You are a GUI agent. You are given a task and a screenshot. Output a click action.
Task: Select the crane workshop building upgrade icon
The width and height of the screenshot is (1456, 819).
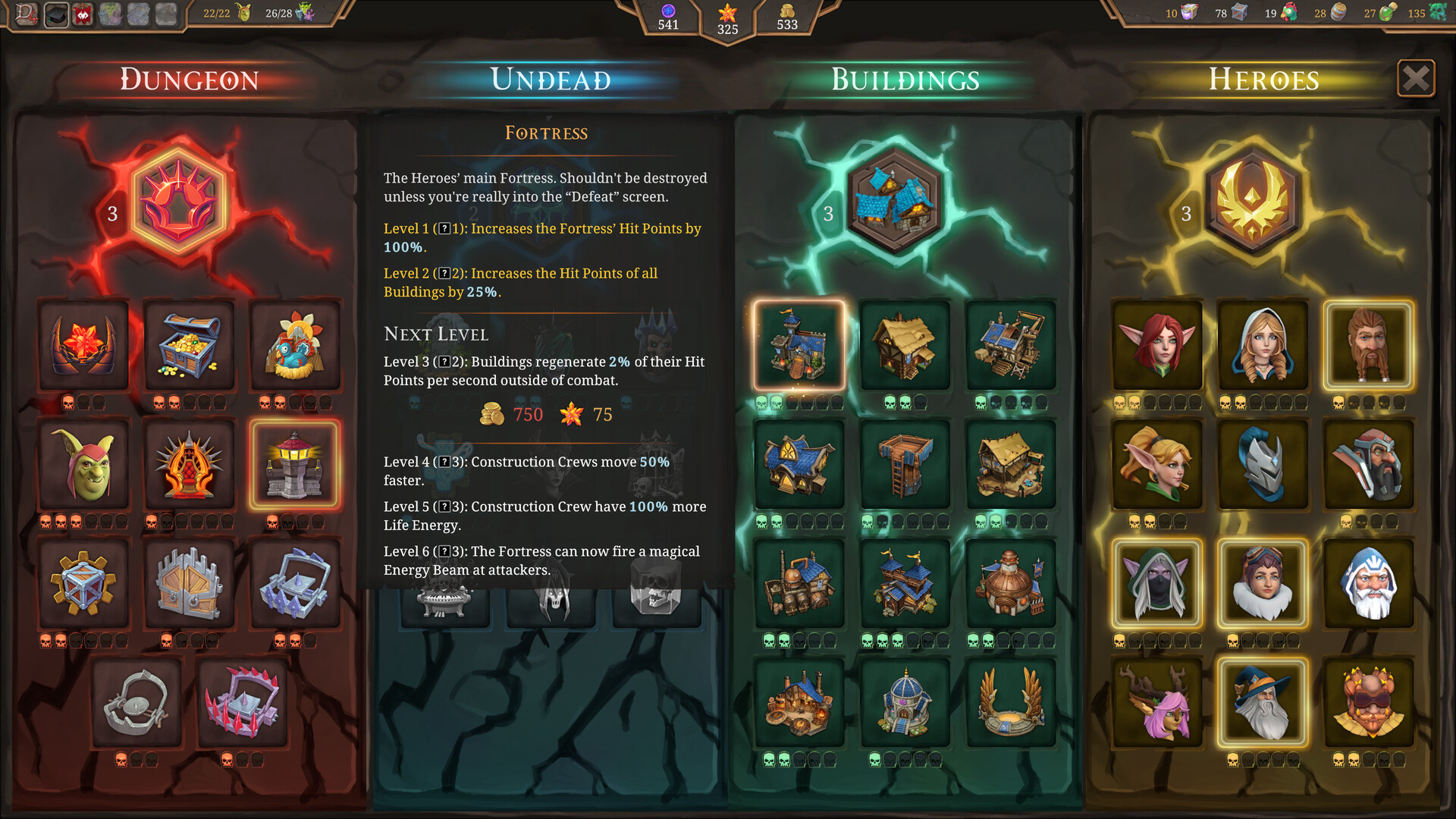click(1012, 347)
